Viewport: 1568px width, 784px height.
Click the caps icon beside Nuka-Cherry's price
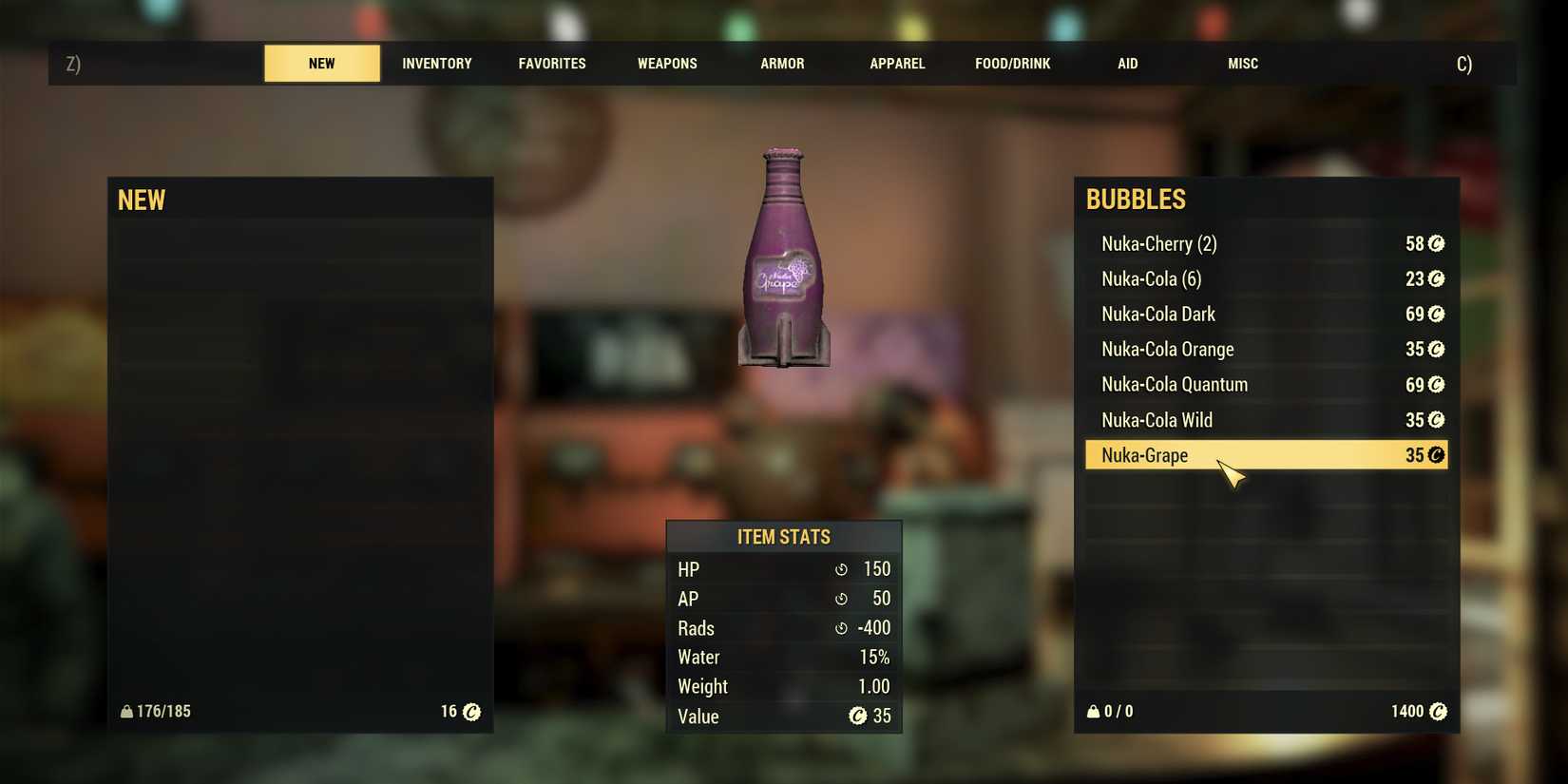[x=1435, y=244]
